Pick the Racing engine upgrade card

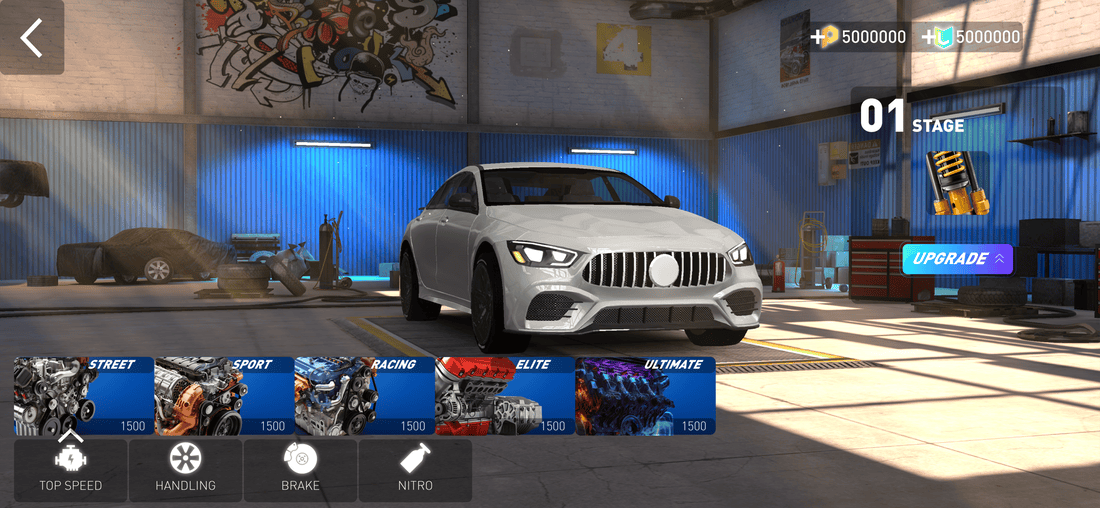(x=365, y=396)
